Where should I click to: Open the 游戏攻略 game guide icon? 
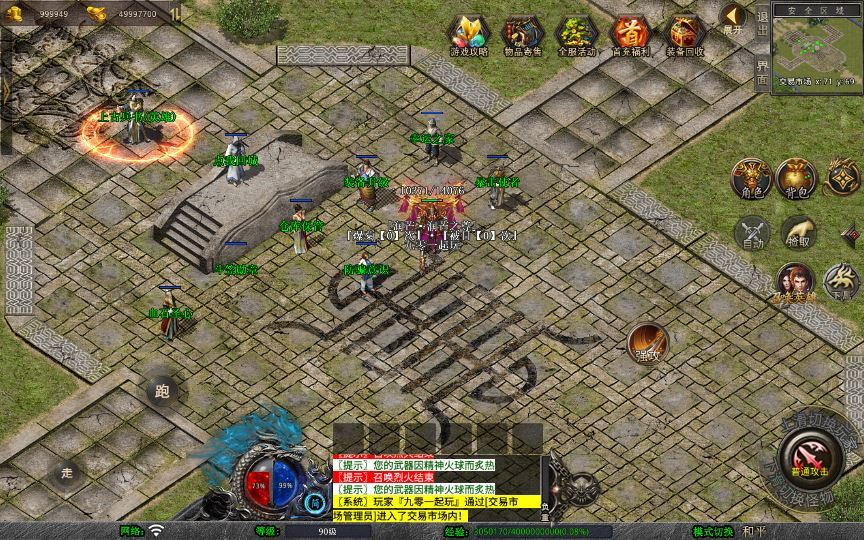469,35
